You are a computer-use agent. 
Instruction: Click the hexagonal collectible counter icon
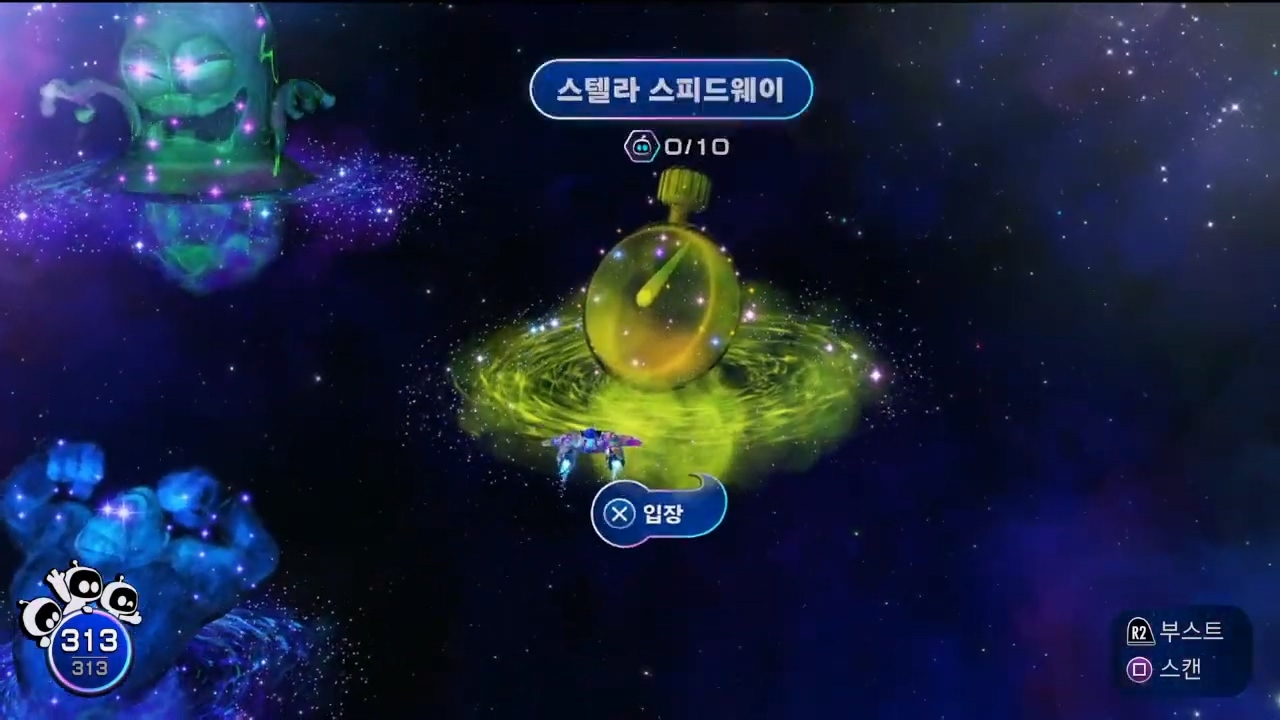pos(641,147)
